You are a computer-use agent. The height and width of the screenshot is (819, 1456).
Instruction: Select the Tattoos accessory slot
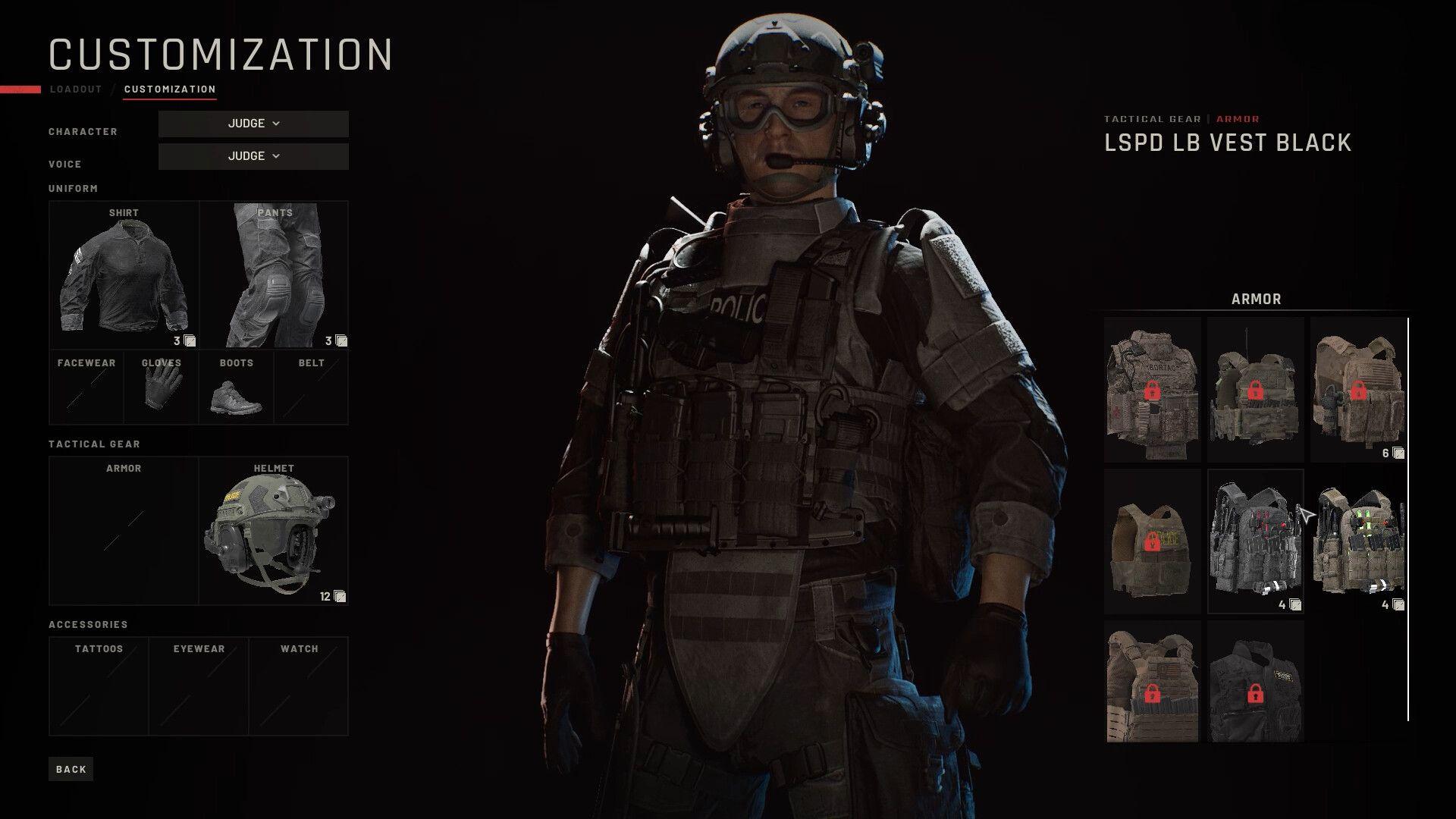click(x=99, y=686)
